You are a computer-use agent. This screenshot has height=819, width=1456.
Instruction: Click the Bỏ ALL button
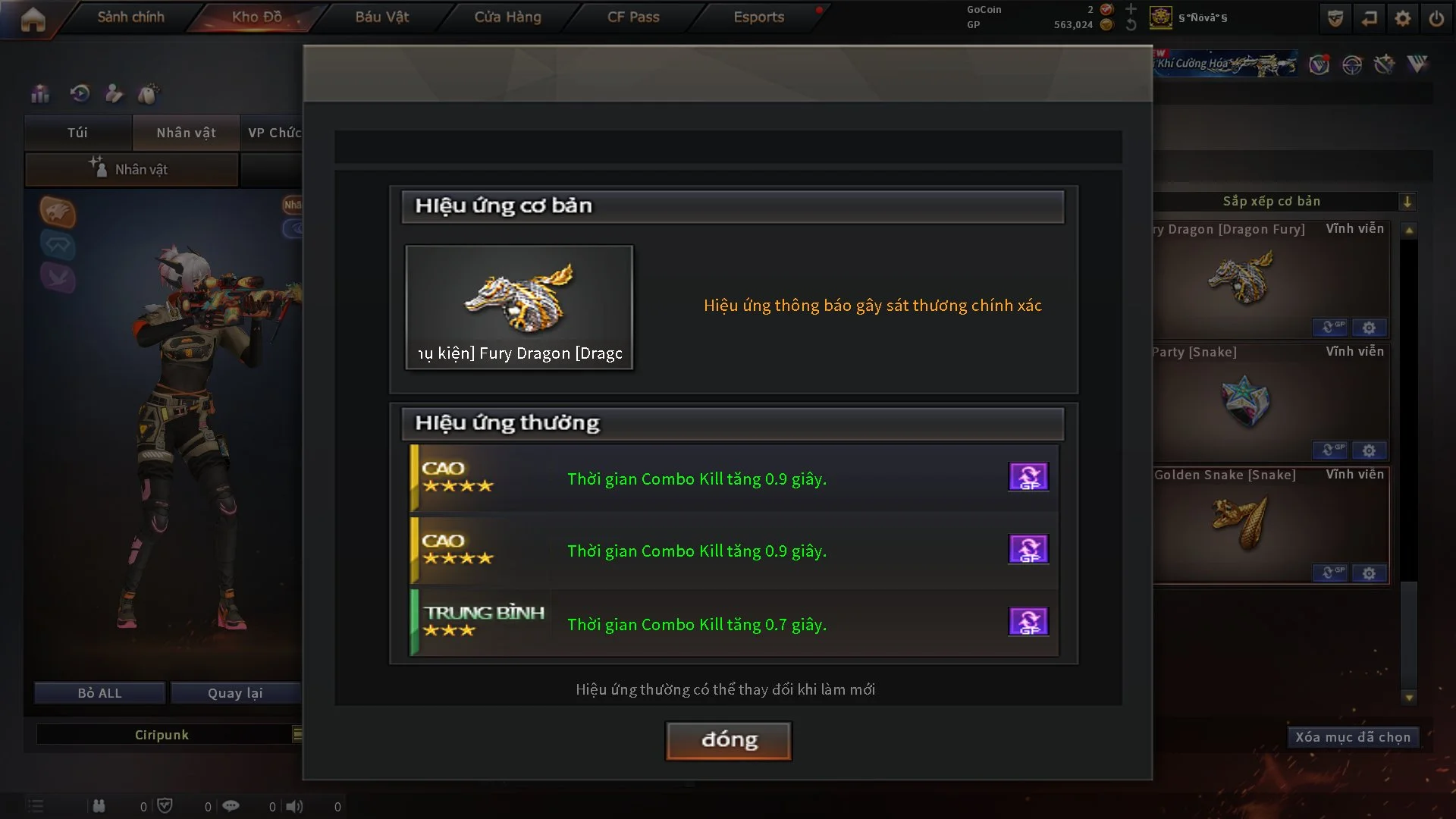tap(99, 693)
